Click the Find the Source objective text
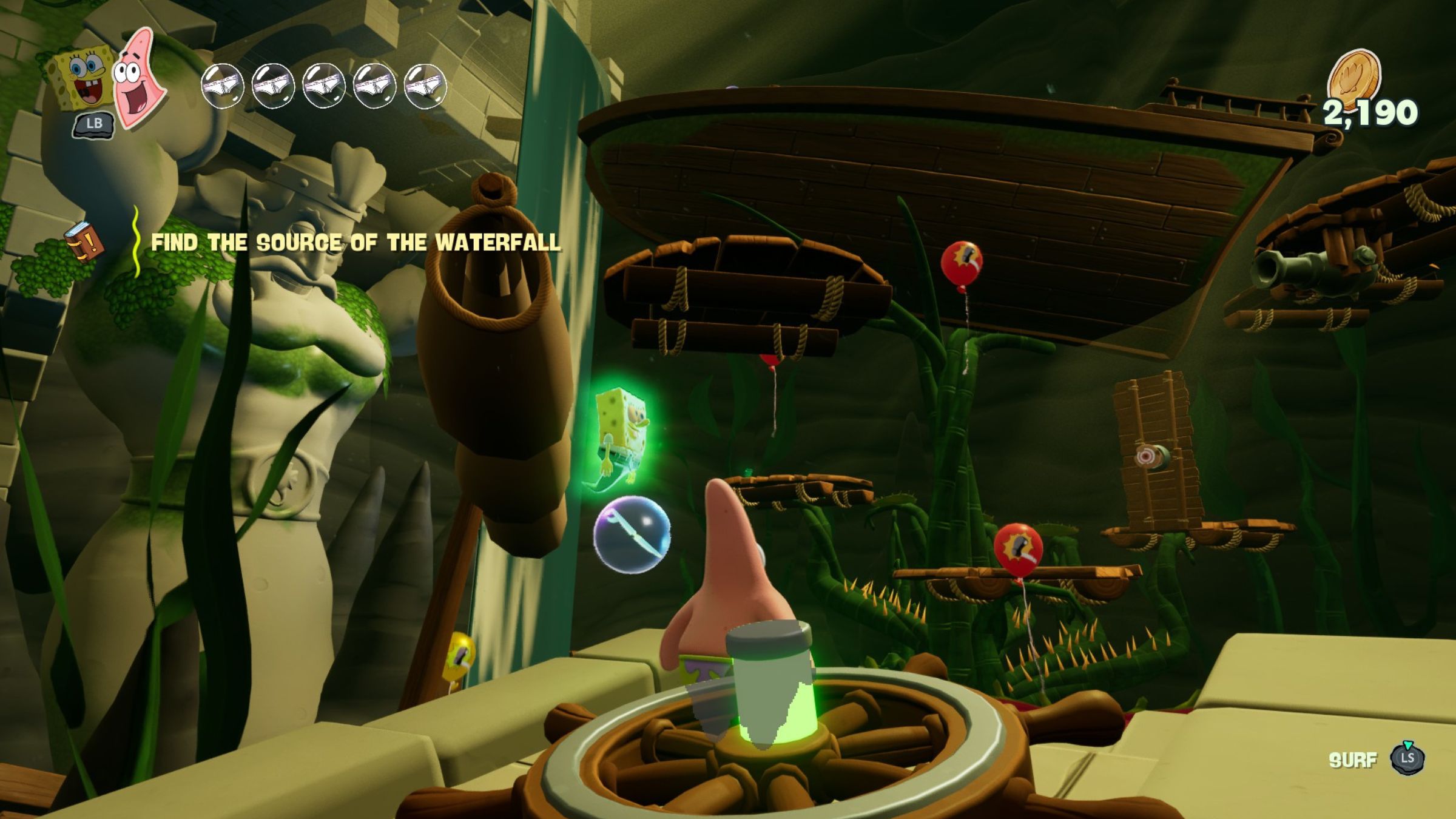1456x819 pixels. pos(355,243)
